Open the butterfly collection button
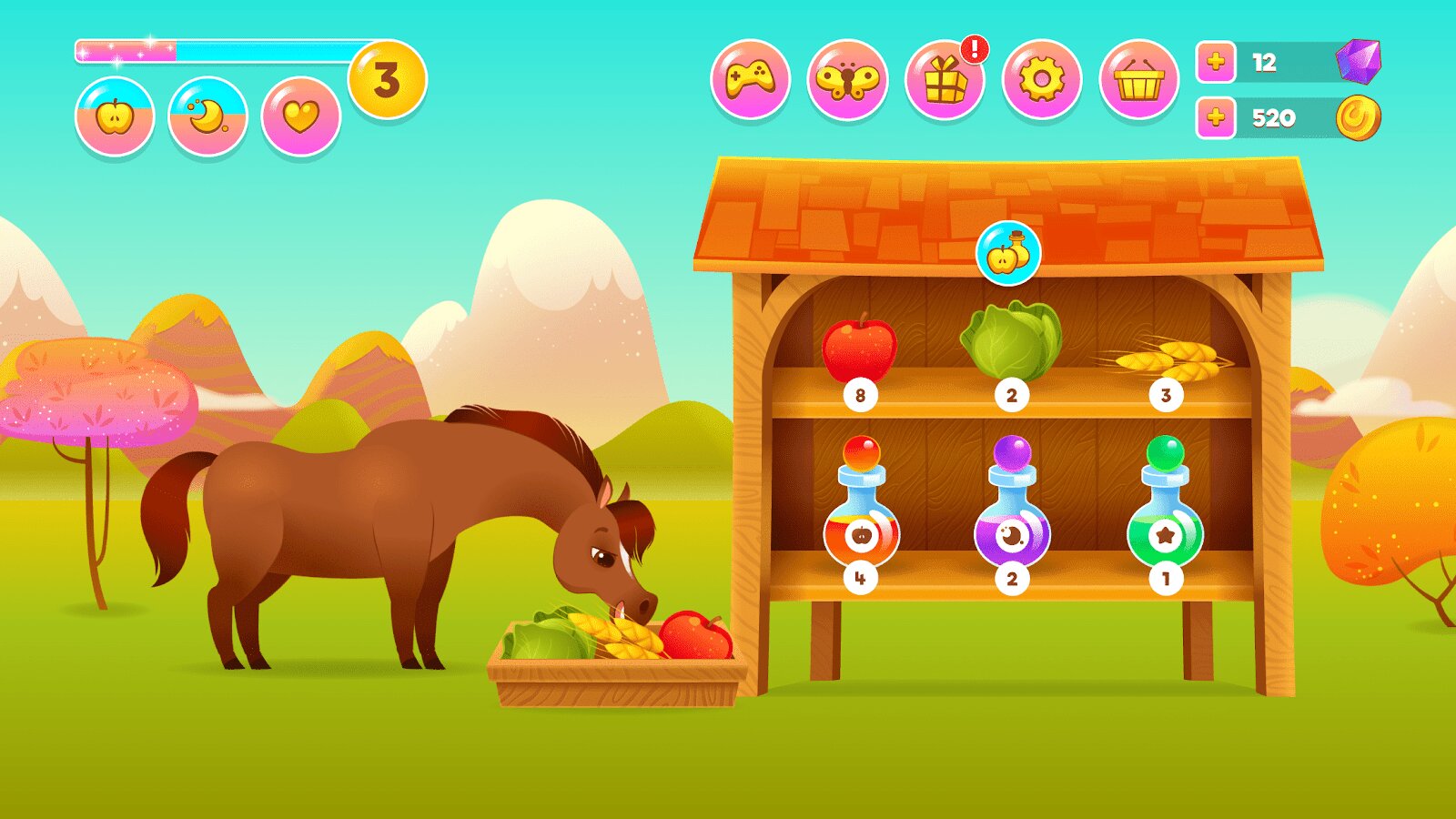1456x819 pixels. 847,79
